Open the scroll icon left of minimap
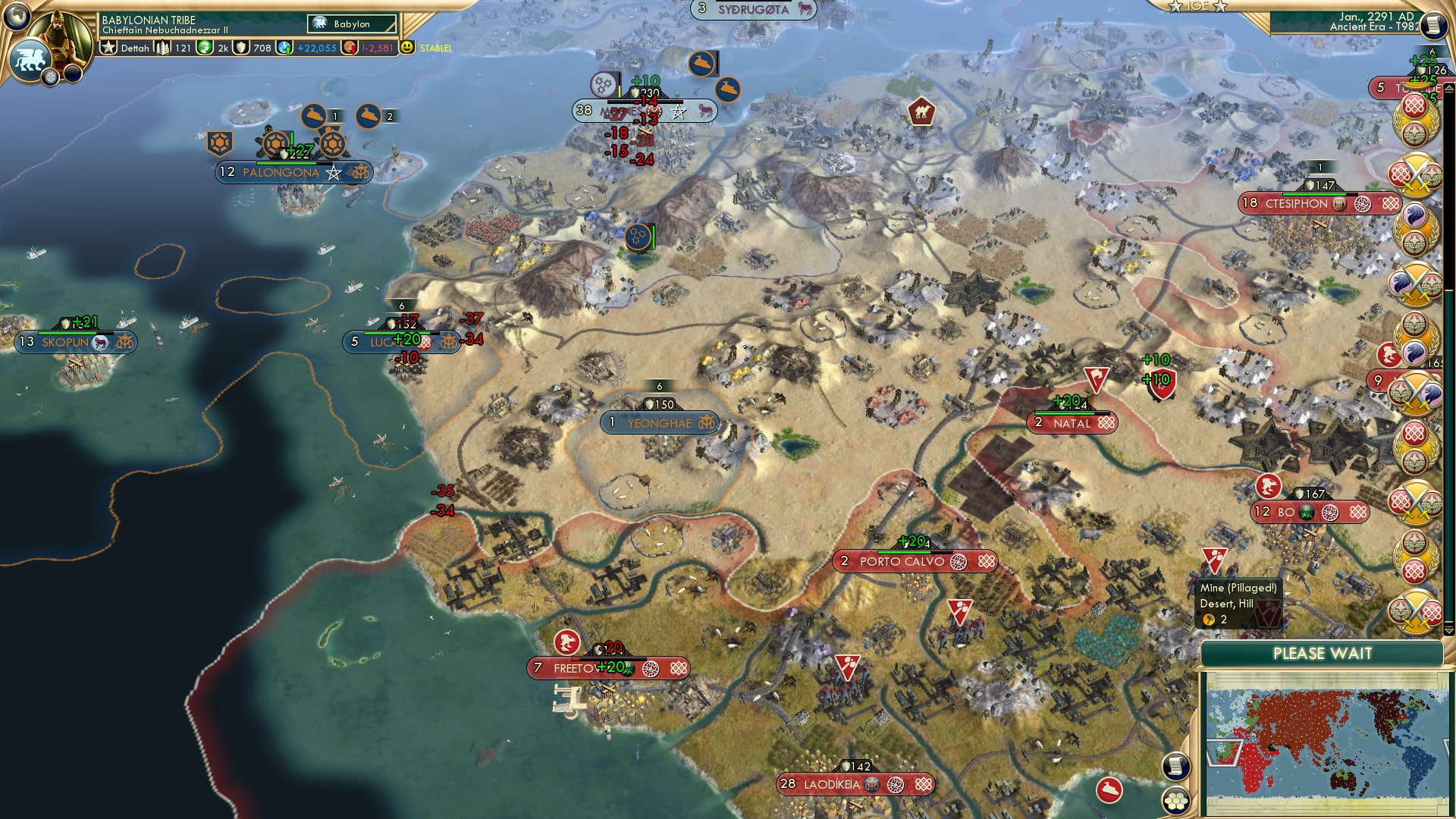1456x819 pixels. 1175,766
